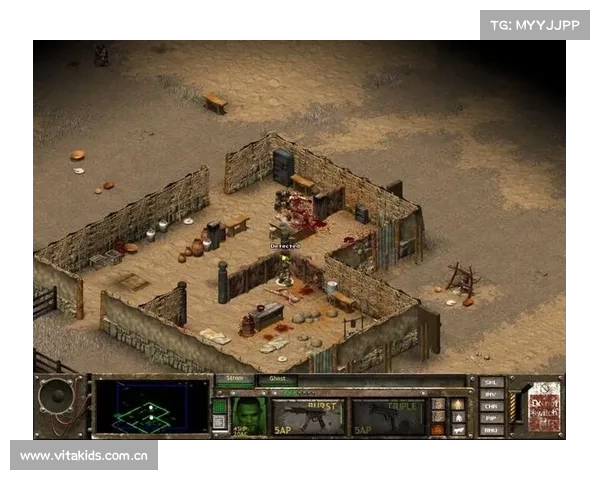Open the CHR character screen
600x480 pixels.
490,406
